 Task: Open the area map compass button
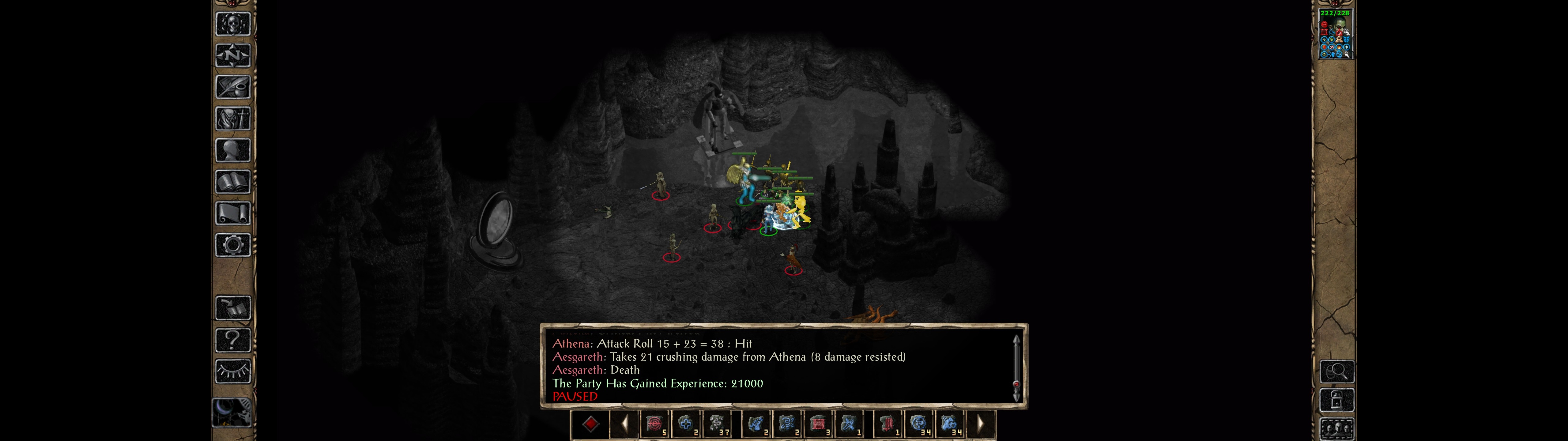pos(233,55)
